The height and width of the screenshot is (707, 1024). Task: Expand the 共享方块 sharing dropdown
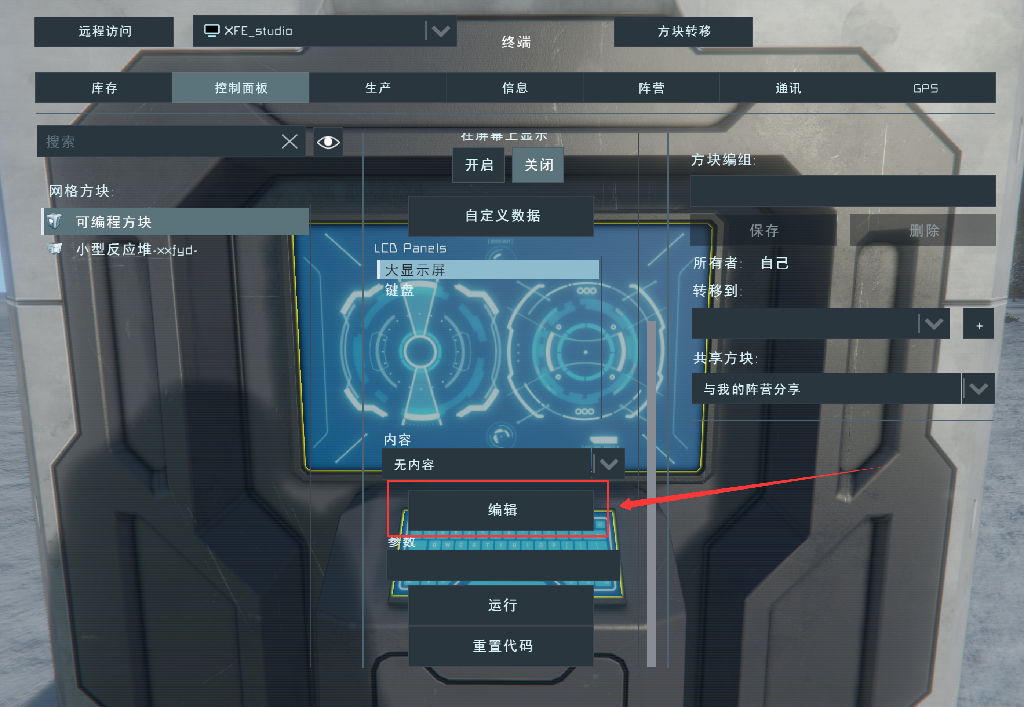(979, 389)
